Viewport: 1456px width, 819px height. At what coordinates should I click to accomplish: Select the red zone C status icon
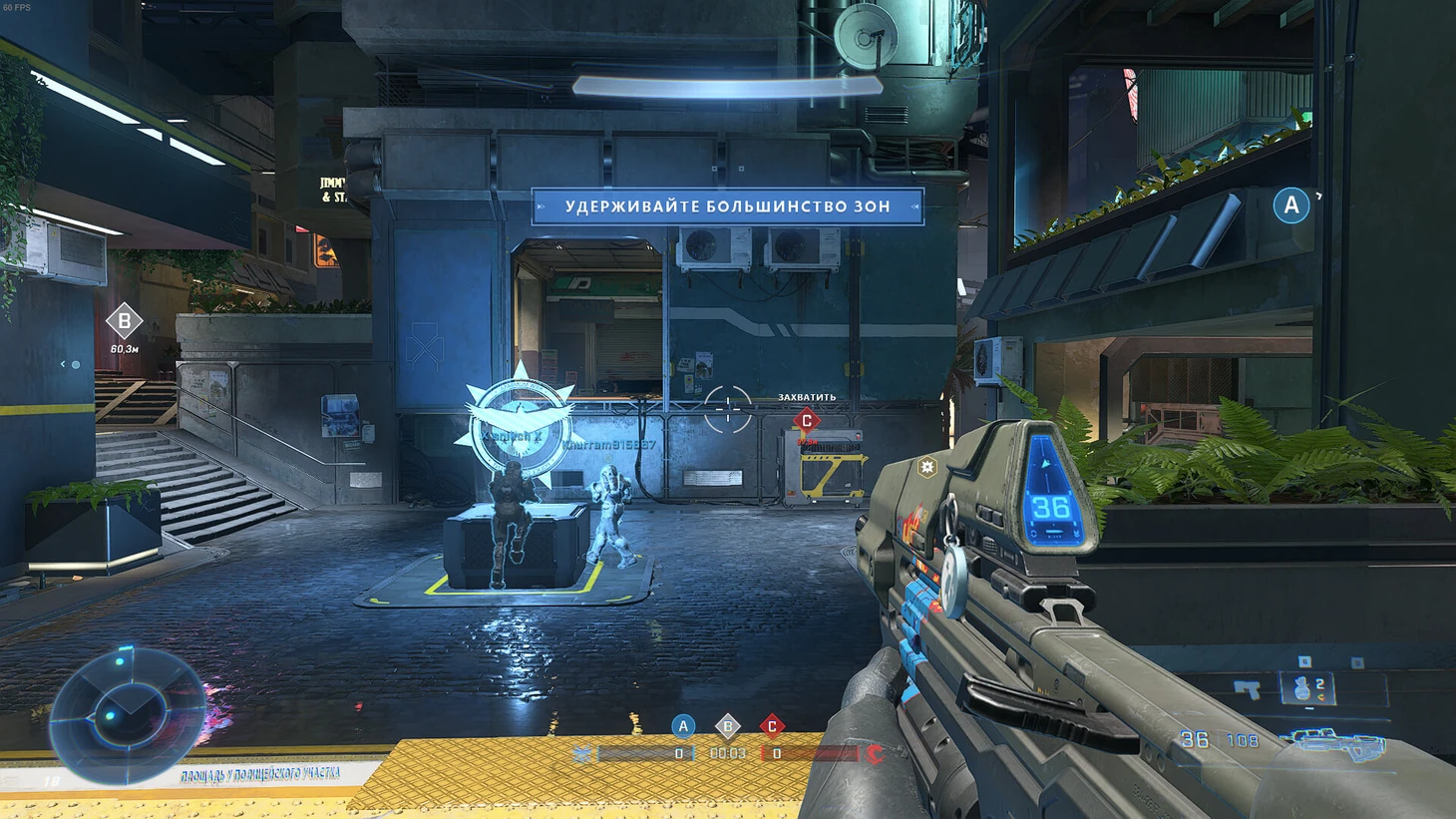(772, 726)
